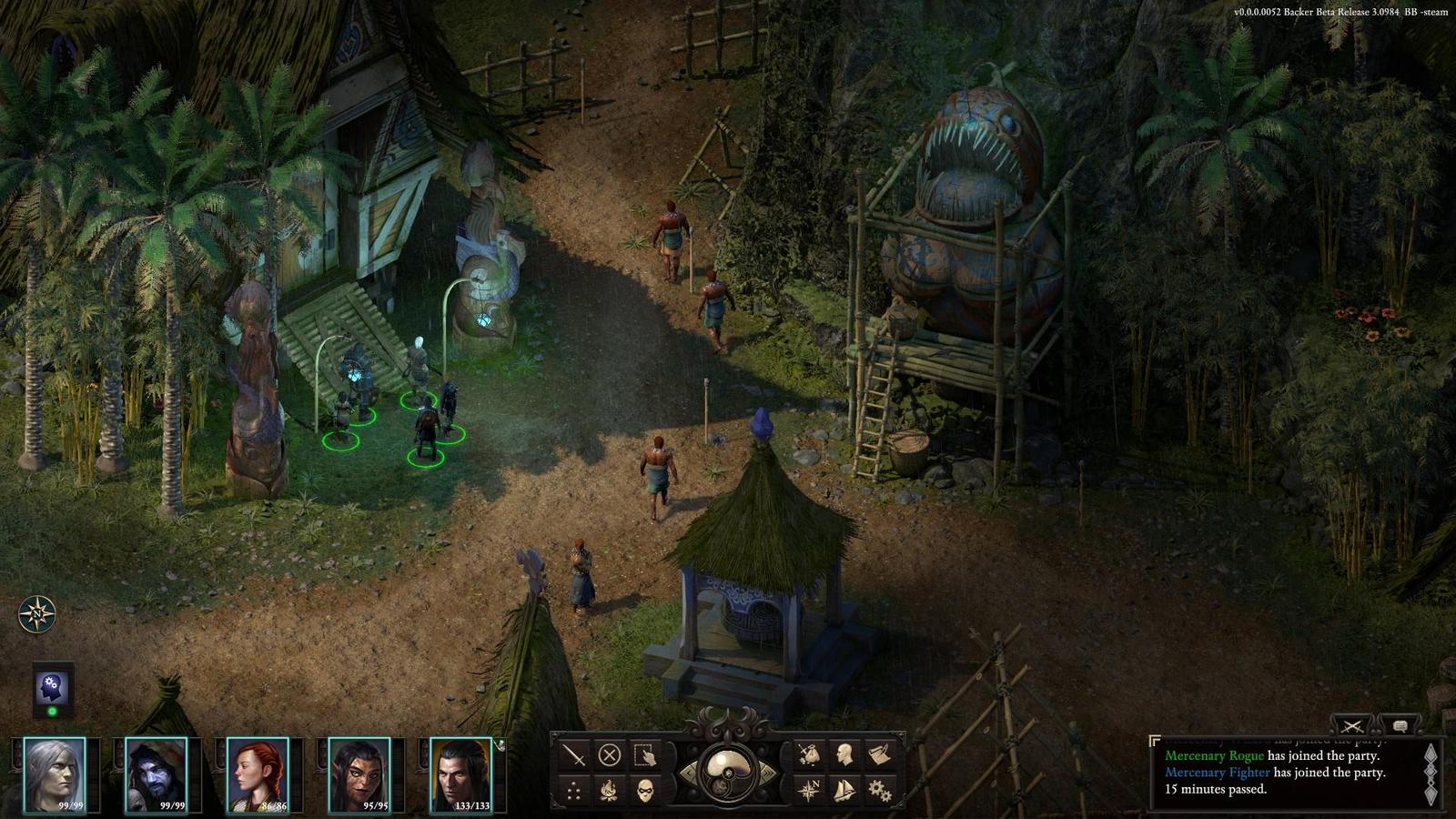
Task: Open the character sheet head icon
Action: tap(844, 754)
